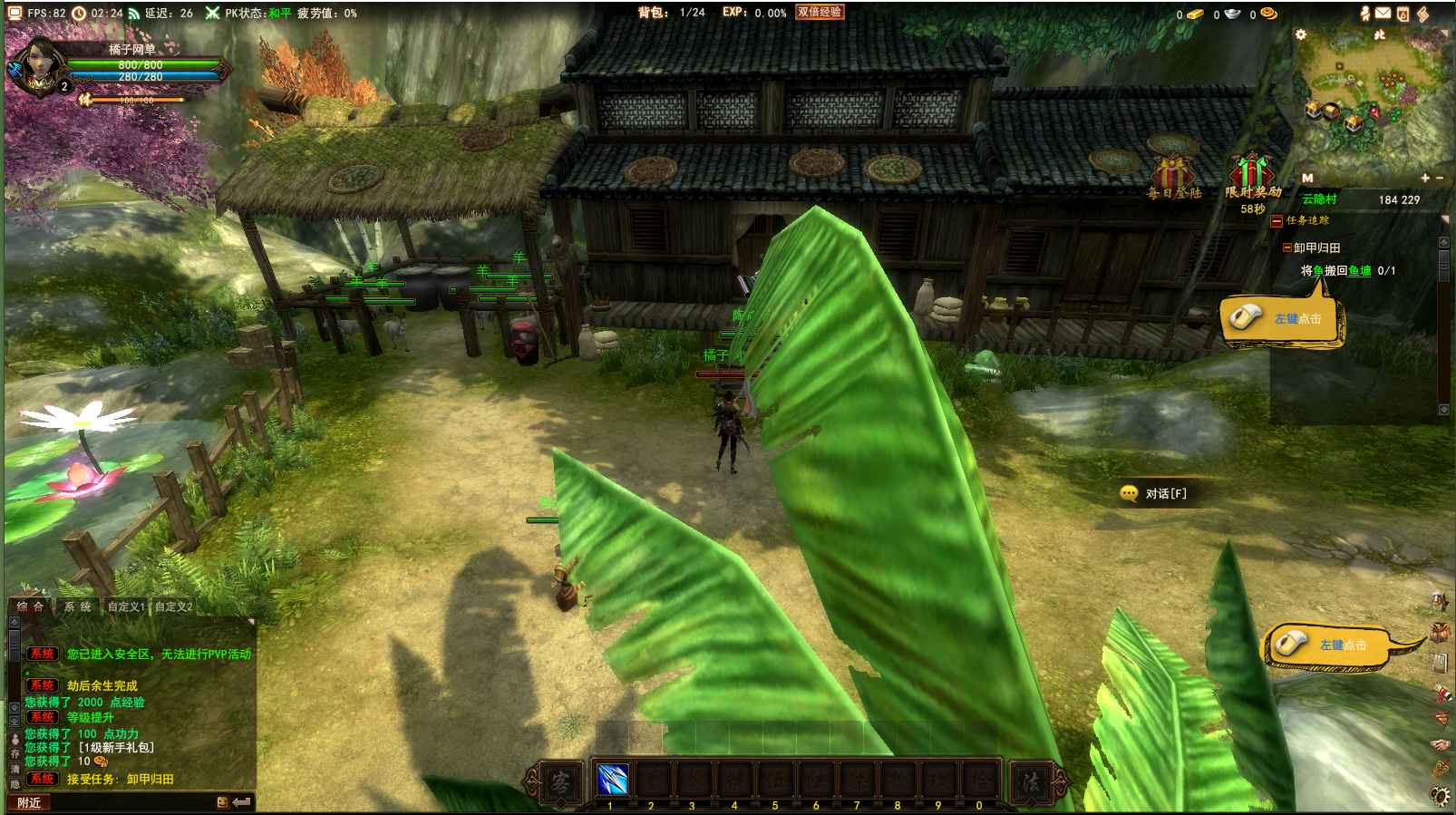The width and height of the screenshot is (1456, 815).
Task: Click the 双倍经验 double experience button
Action: pyautogui.click(x=820, y=13)
